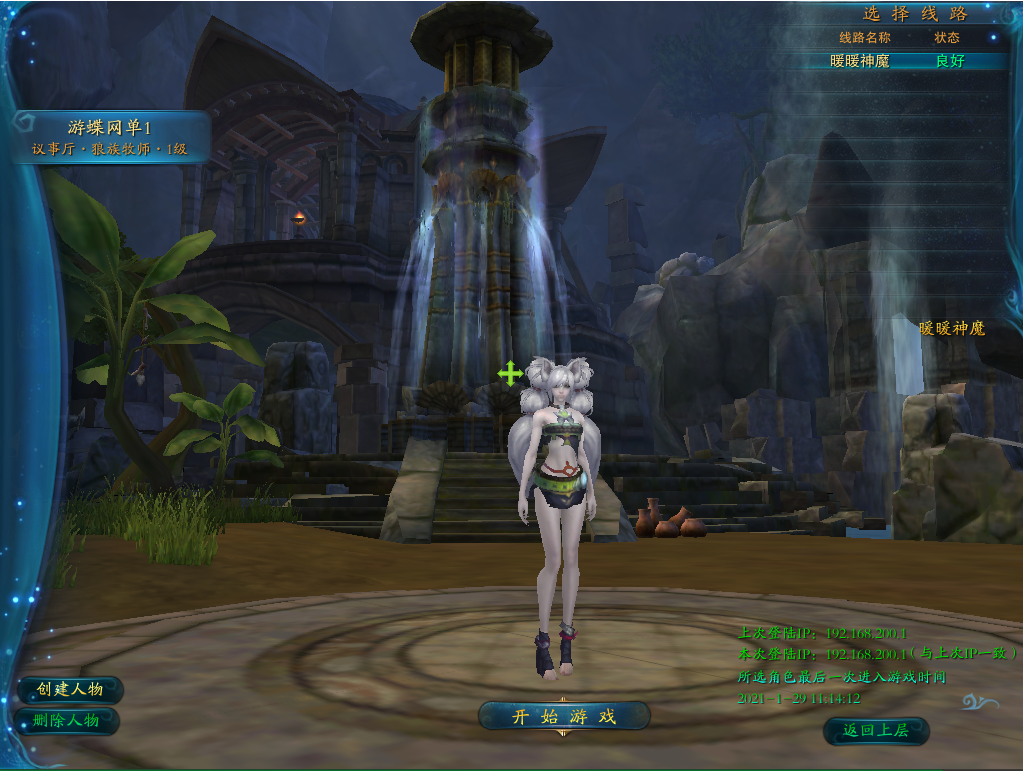Select the 删除人物 delete character button
This screenshot has height=771, width=1023.
click(x=68, y=720)
